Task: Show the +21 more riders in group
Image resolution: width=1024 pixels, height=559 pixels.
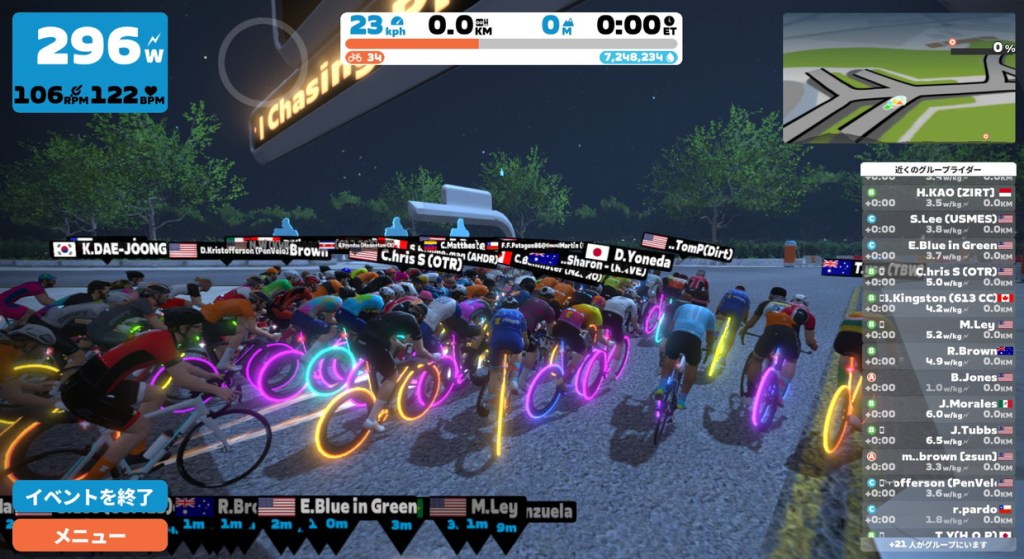Action: coord(938,545)
